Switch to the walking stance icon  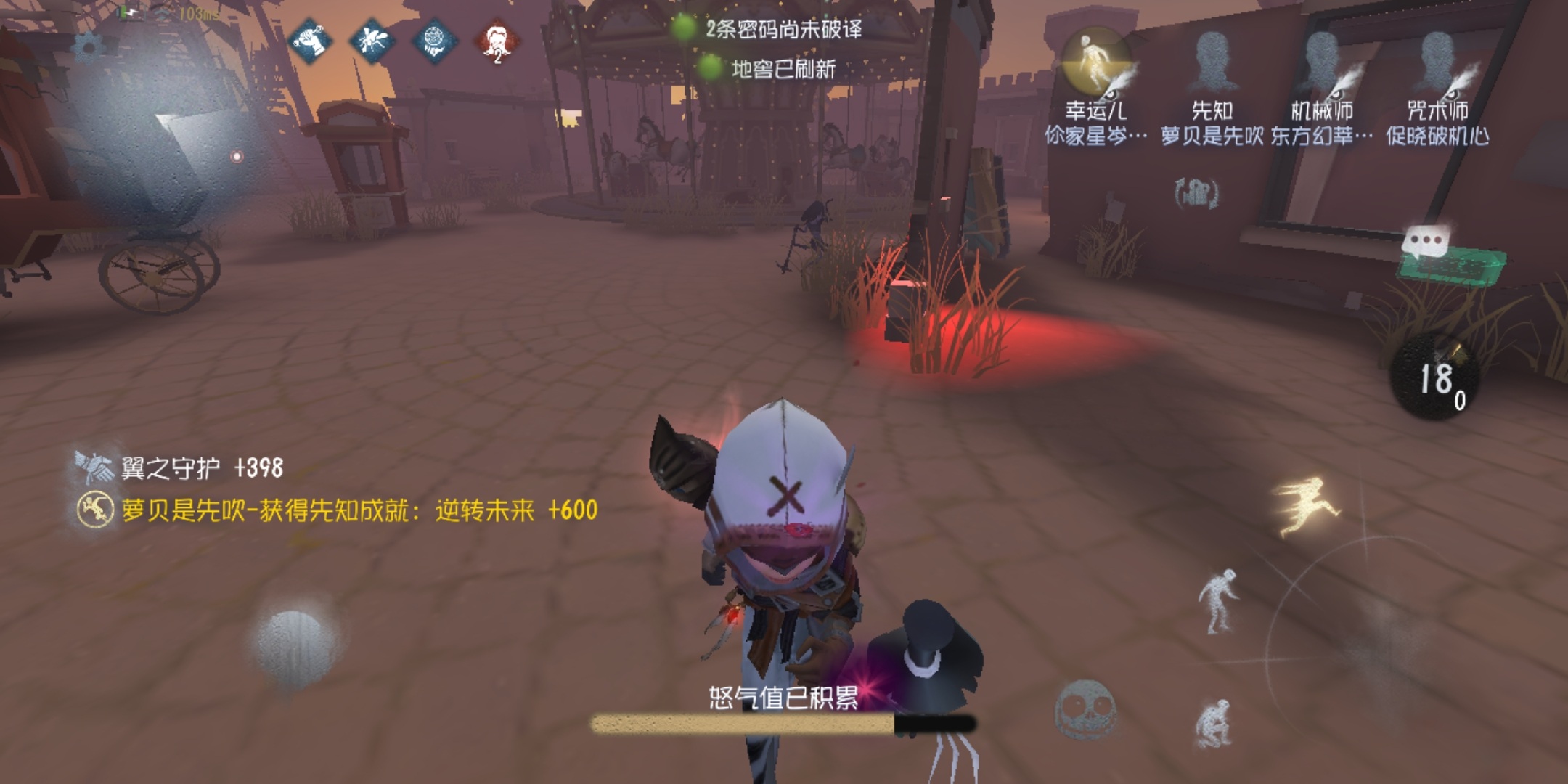tap(1217, 601)
